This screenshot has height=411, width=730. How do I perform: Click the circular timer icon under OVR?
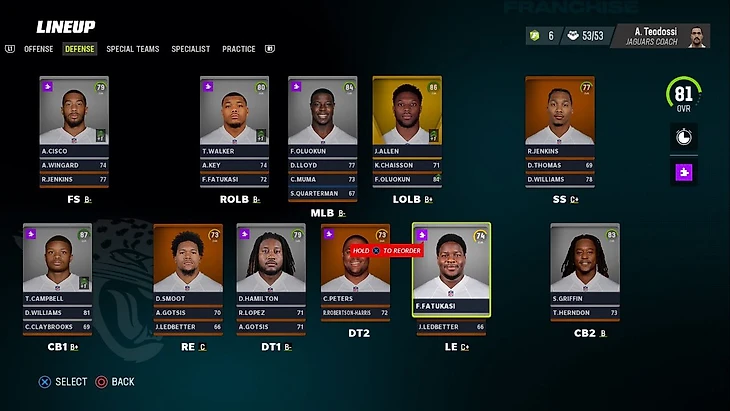684,137
